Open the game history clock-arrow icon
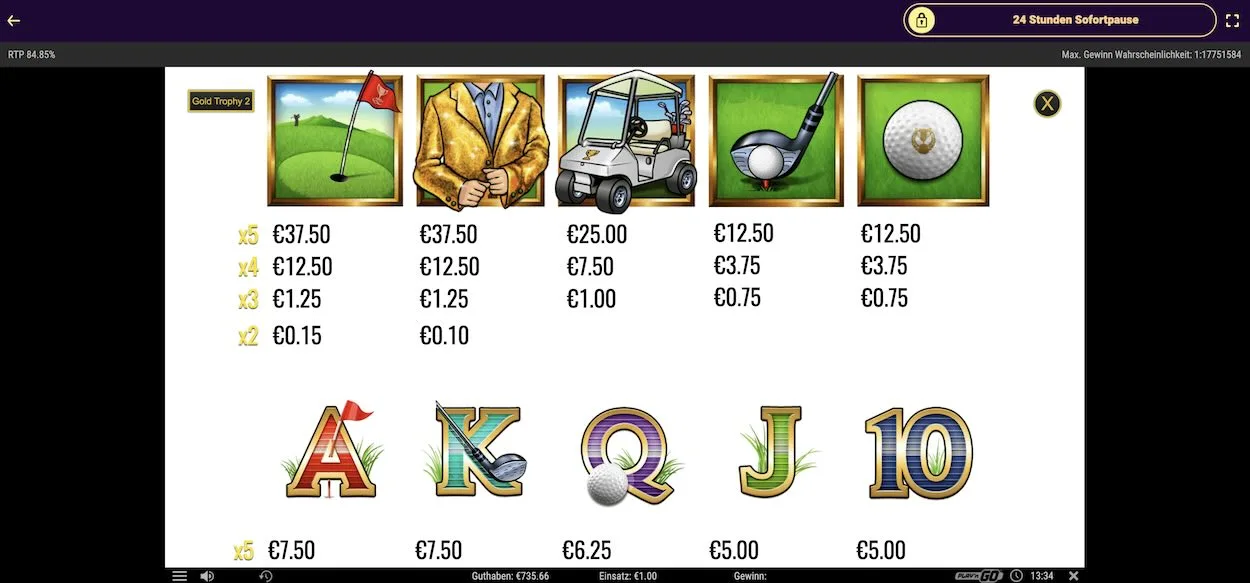The height and width of the screenshot is (583, 1250). click(x=266, y=576)
